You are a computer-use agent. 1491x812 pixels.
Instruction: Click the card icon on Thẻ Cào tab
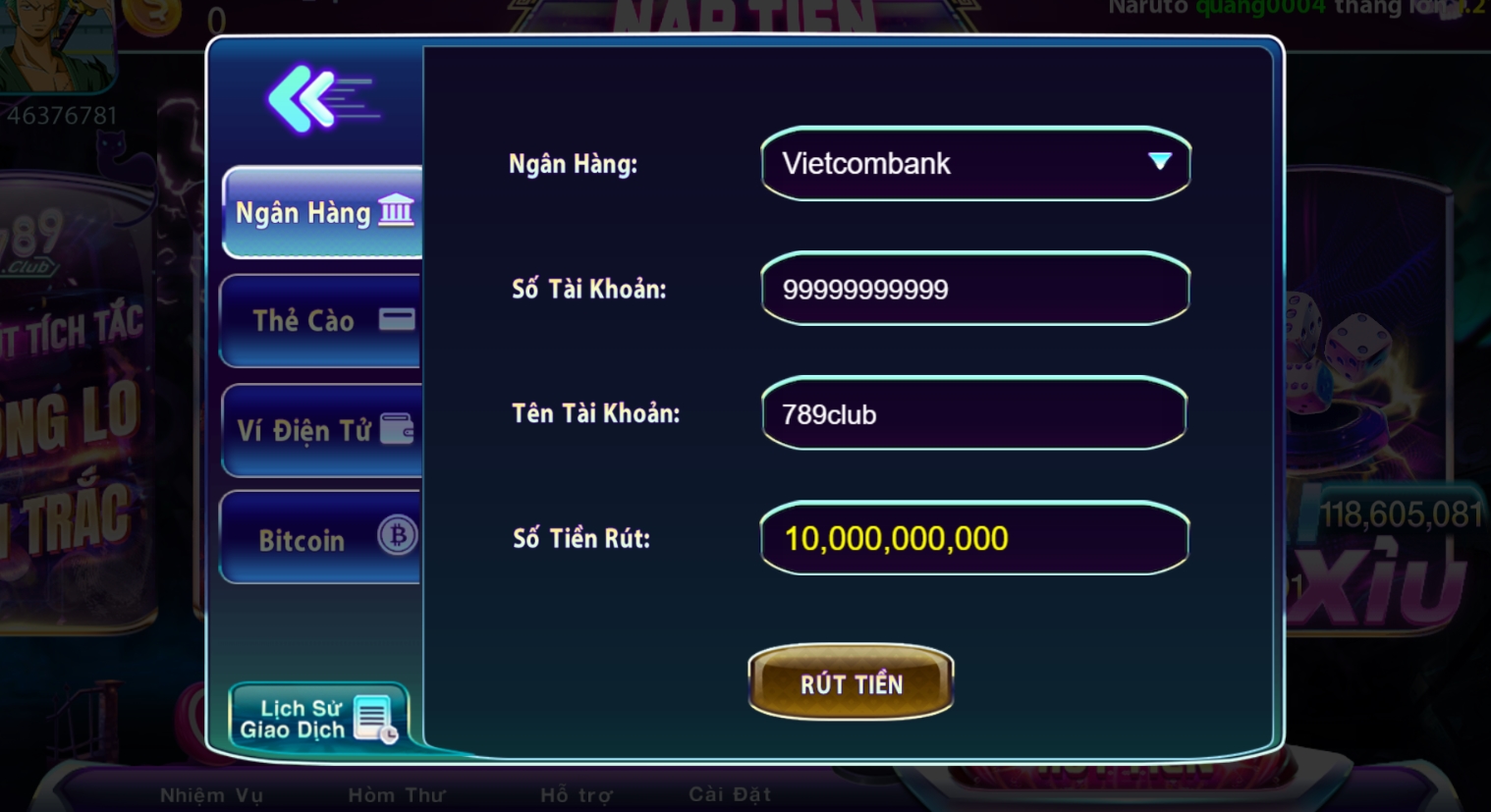coord(397,319)
